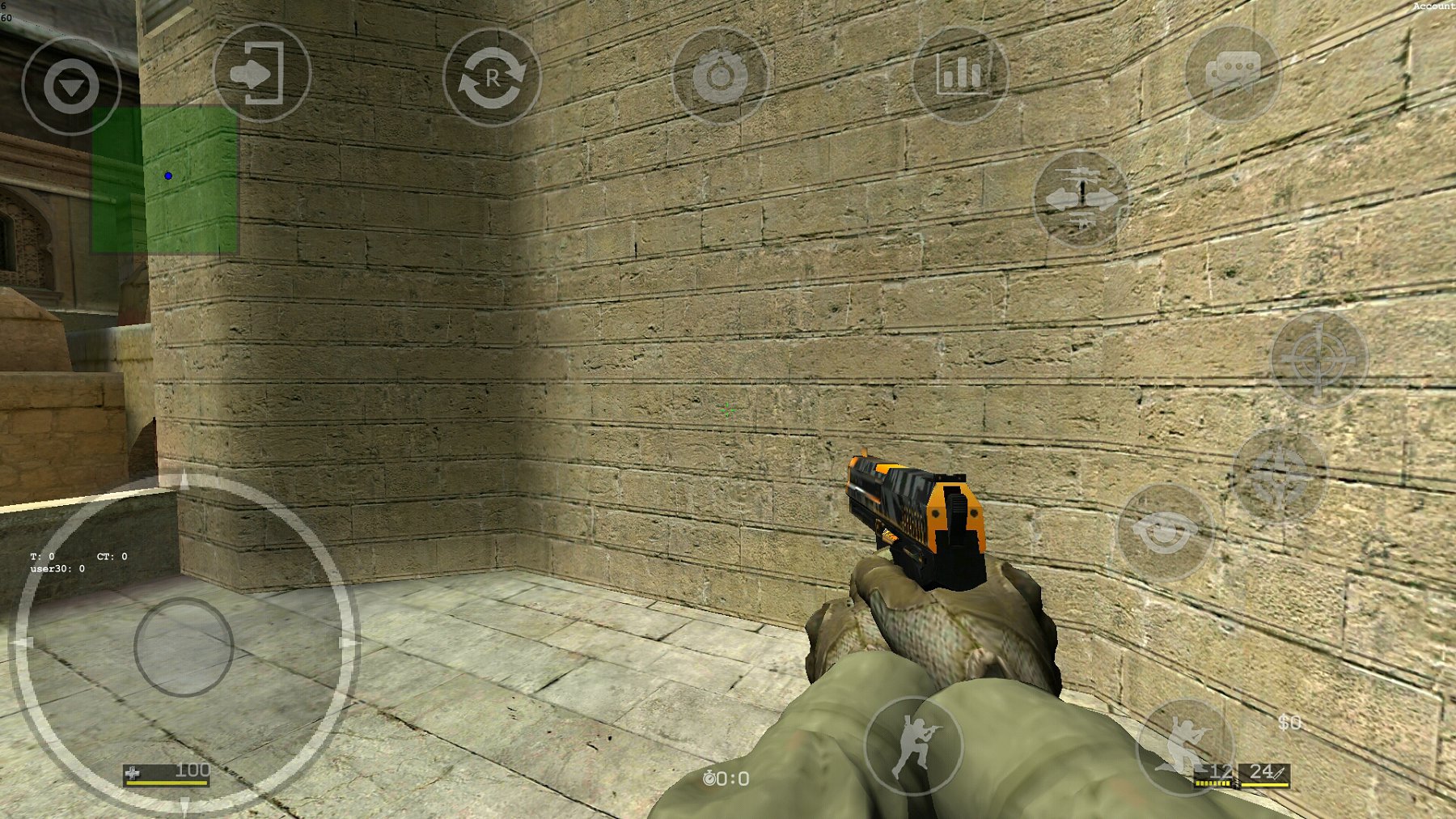1456x819 pixels.
Task: Tap the exit-to-door icon to leave match
Action: pyautogui.click(x=263, y=74)
